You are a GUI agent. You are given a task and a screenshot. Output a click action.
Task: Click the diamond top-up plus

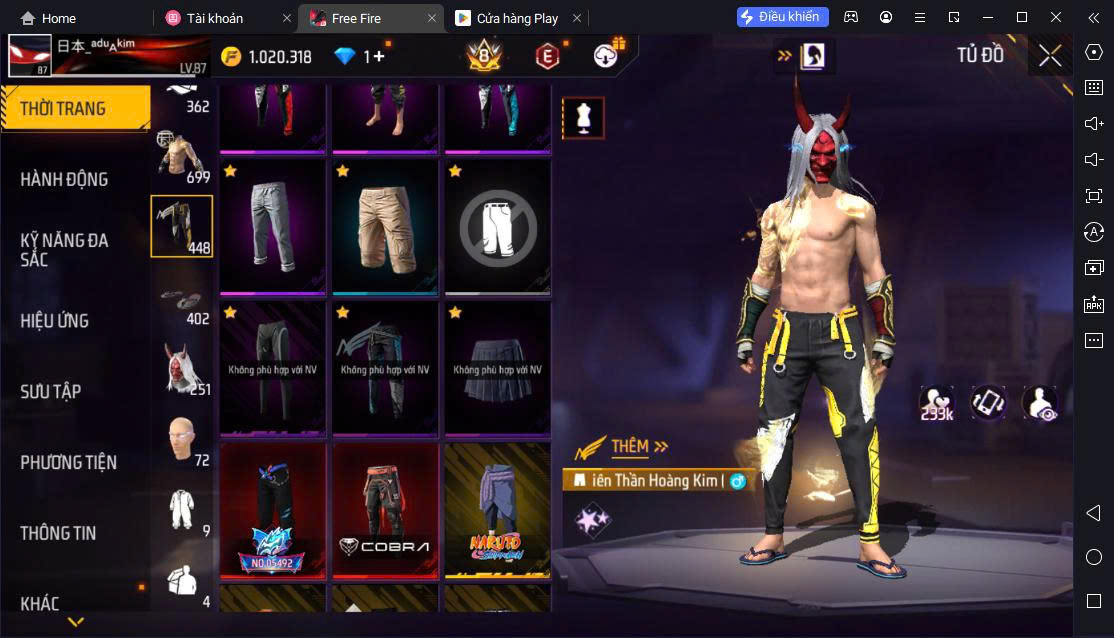(378, 57)
